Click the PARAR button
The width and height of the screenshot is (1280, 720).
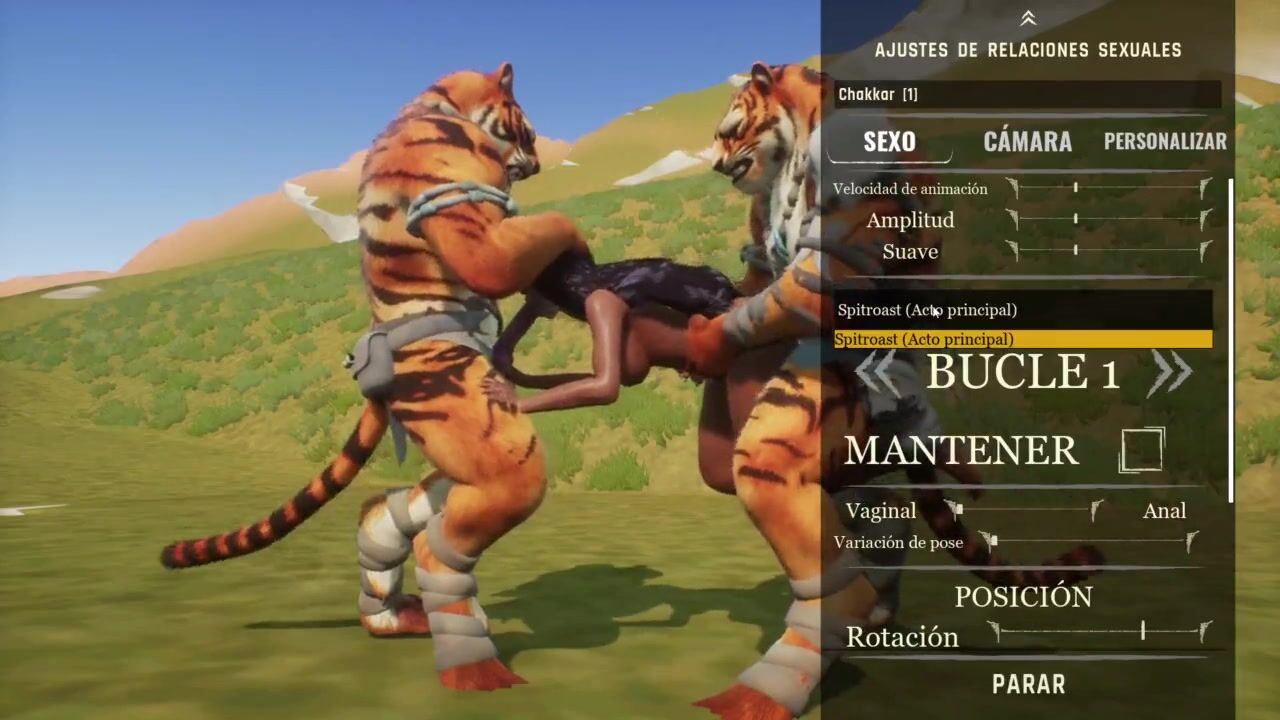click(1028, 685)
